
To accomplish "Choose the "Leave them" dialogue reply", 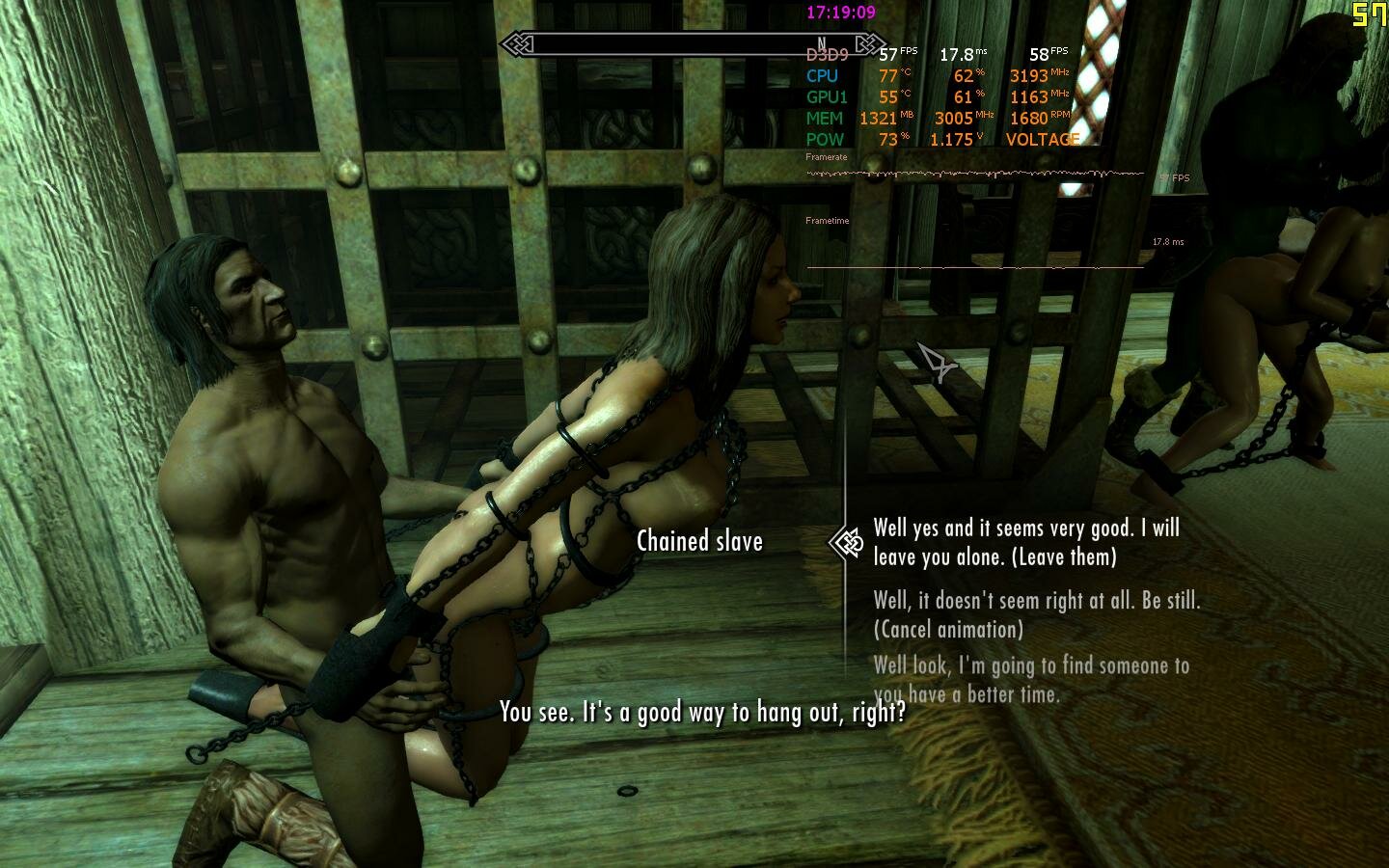I will (1025, 542).
